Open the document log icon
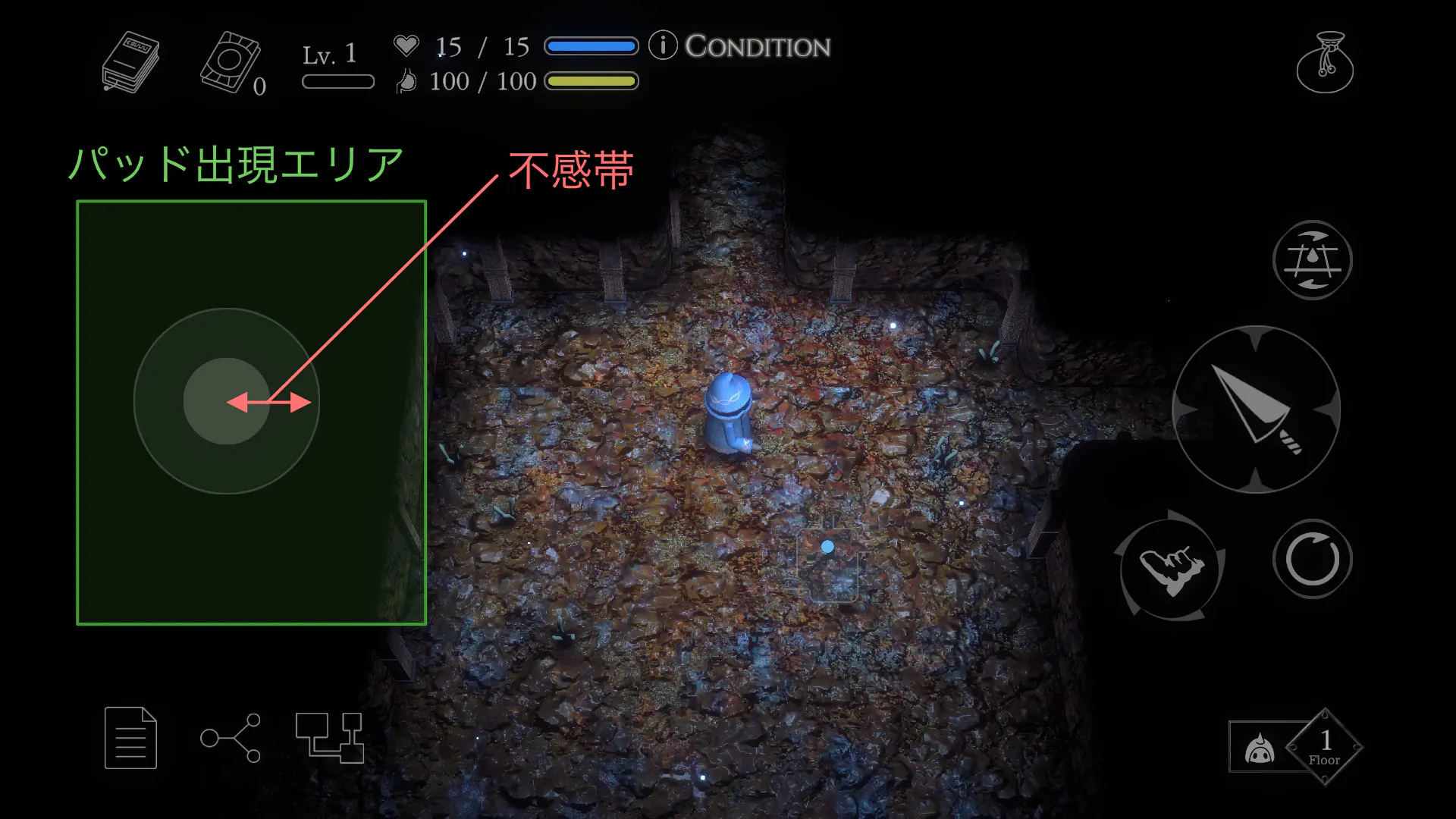The width and height of the screenshot is (1456, 819). pos(130,737)
